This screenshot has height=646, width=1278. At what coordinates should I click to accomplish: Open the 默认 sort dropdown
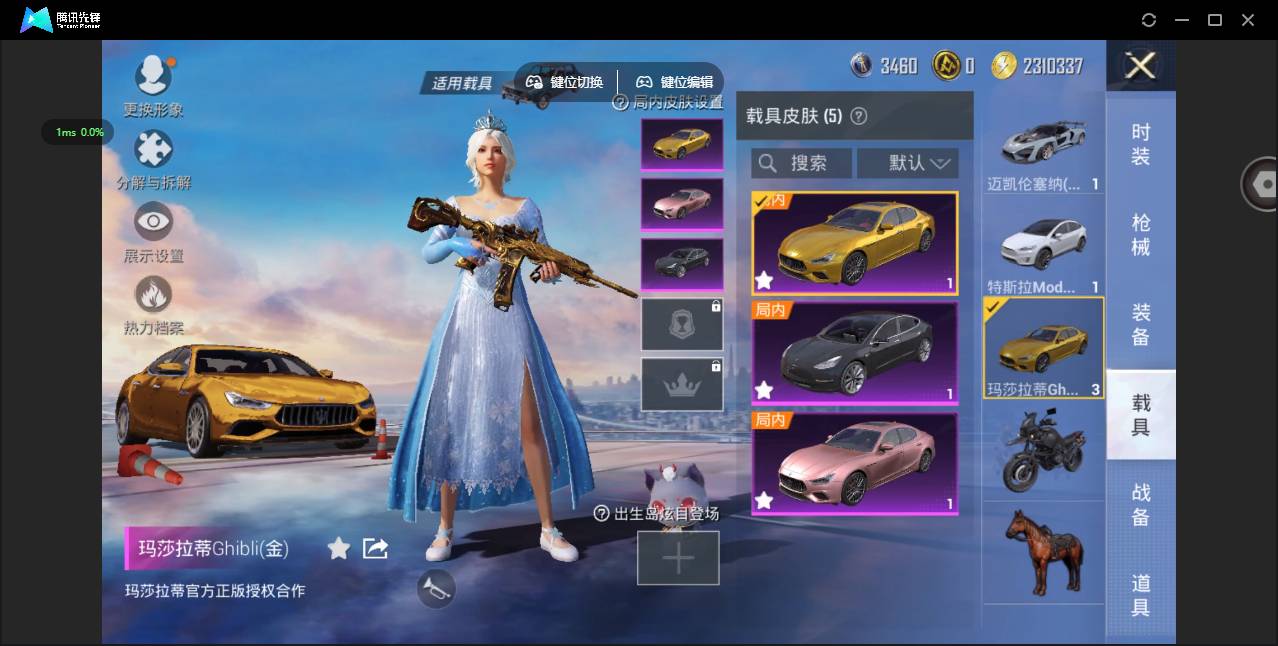(908, 163)
